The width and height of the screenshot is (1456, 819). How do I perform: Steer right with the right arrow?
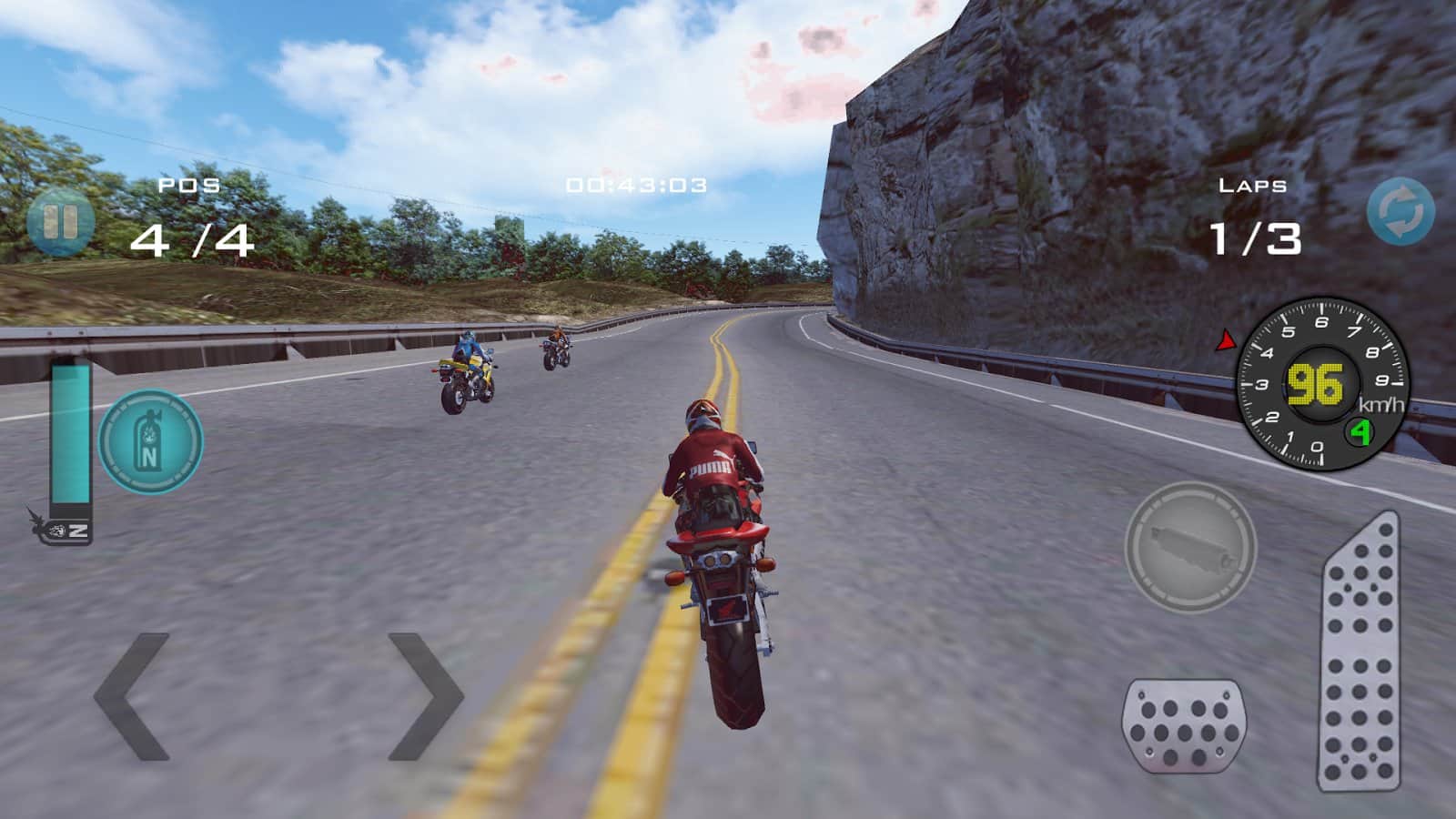coord(424,697)
